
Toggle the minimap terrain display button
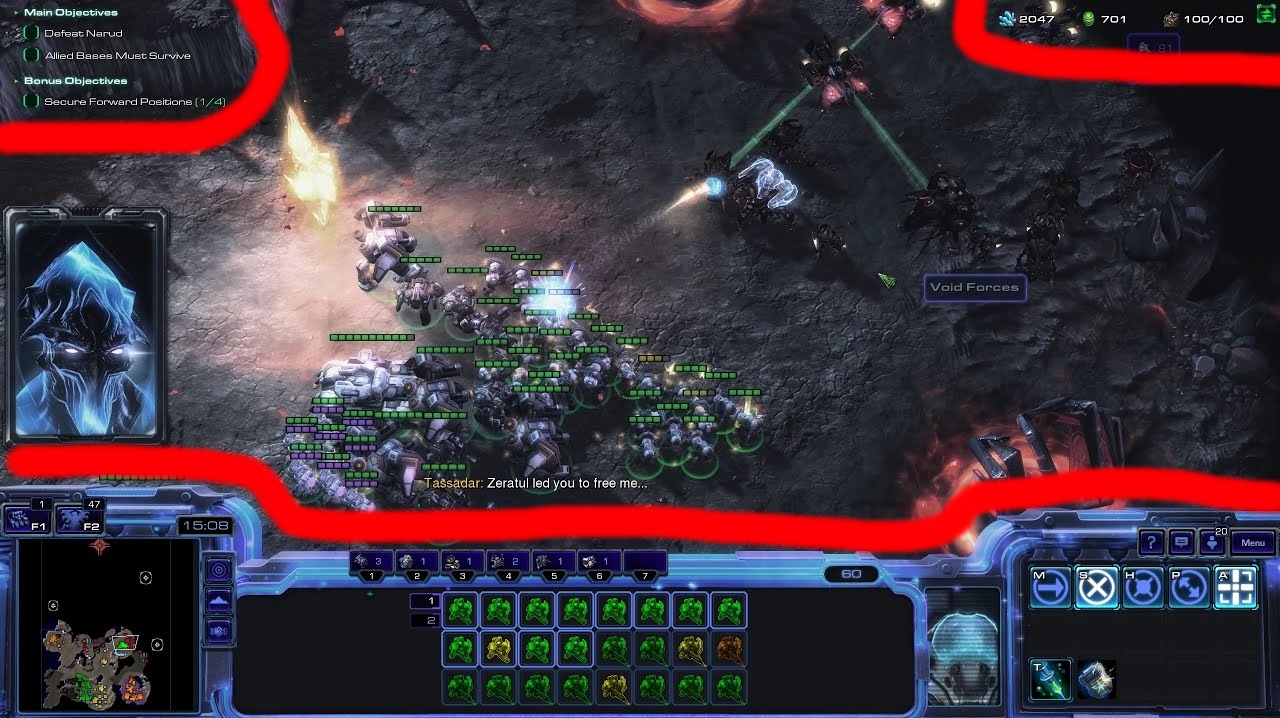click(x=218, y=601)
